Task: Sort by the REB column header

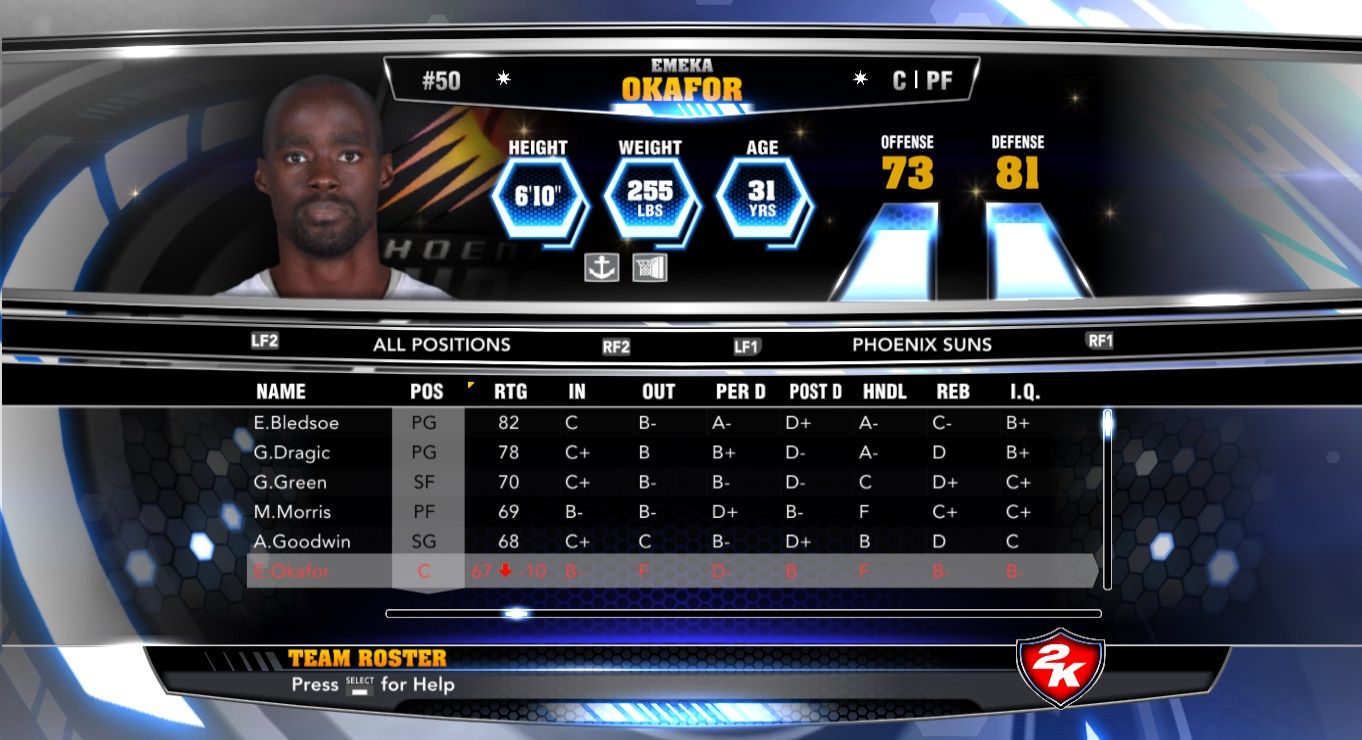Action: [953, 392]
